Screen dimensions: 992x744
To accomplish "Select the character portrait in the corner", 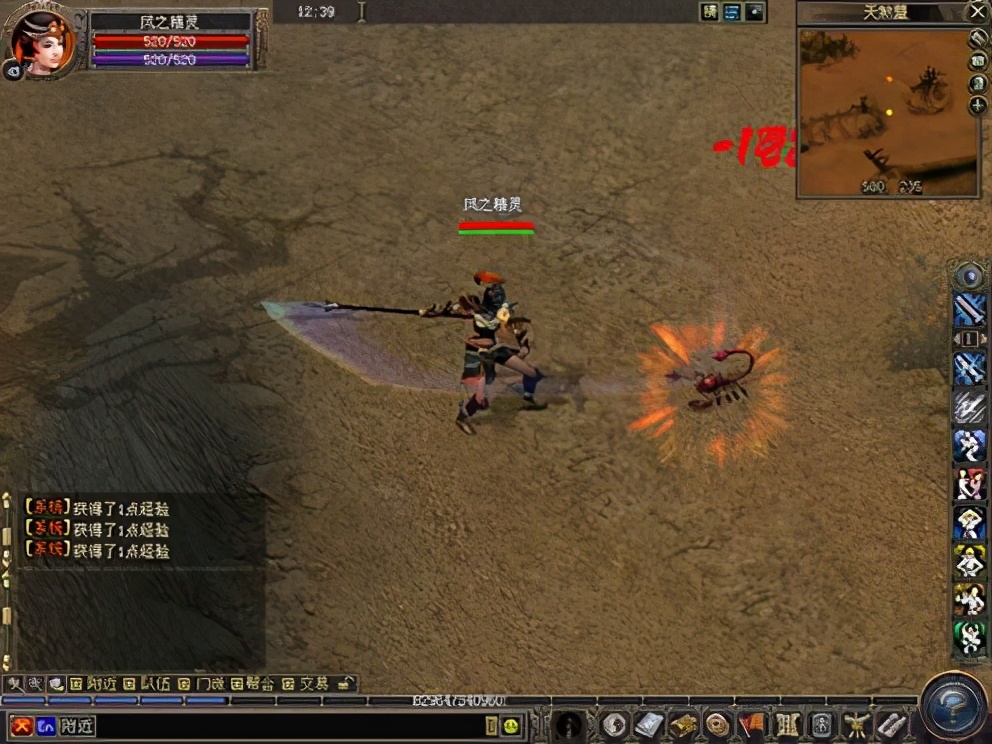I will click(42, 42).
